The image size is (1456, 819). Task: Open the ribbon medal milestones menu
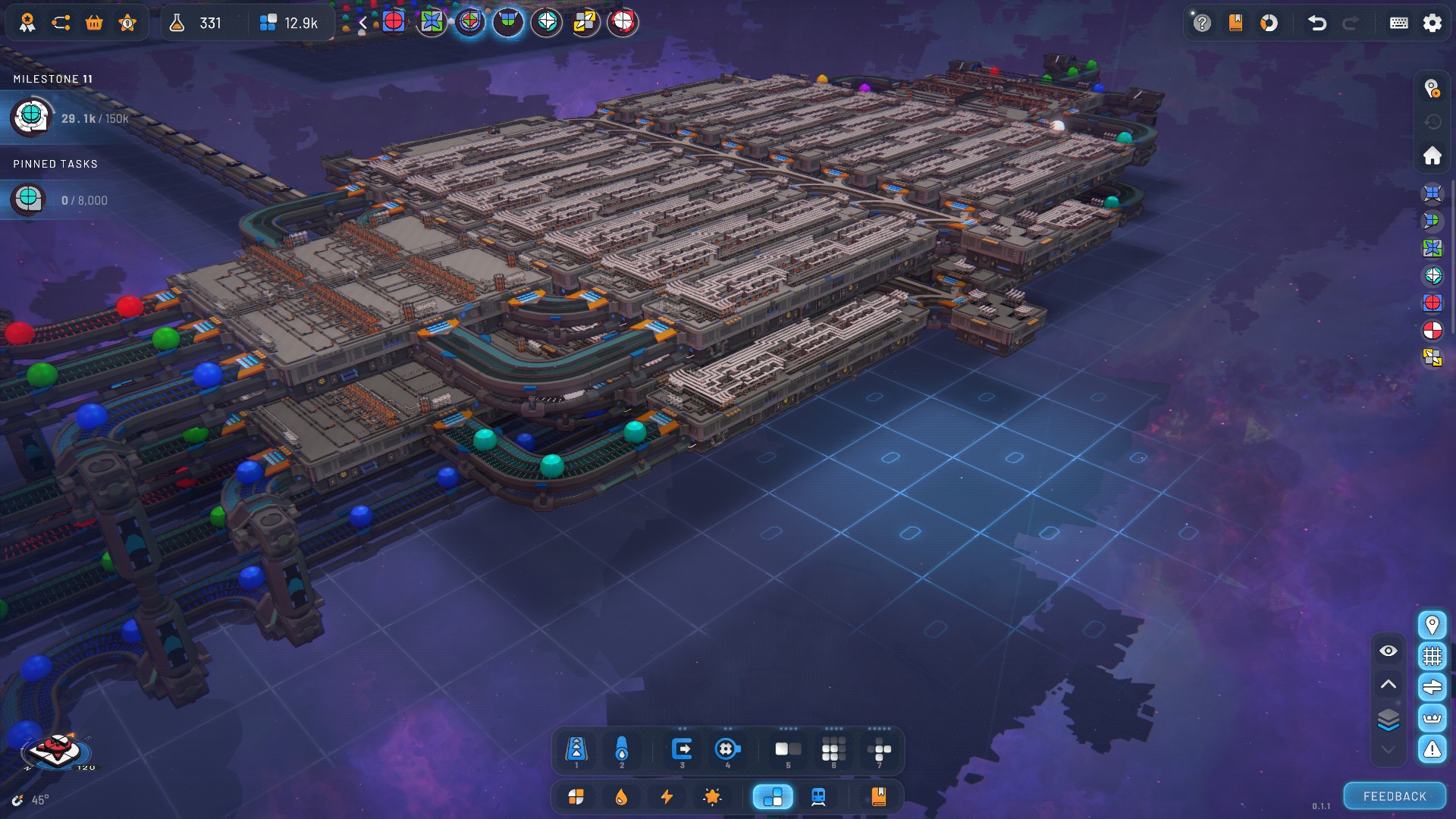click(x=27, y=23)
